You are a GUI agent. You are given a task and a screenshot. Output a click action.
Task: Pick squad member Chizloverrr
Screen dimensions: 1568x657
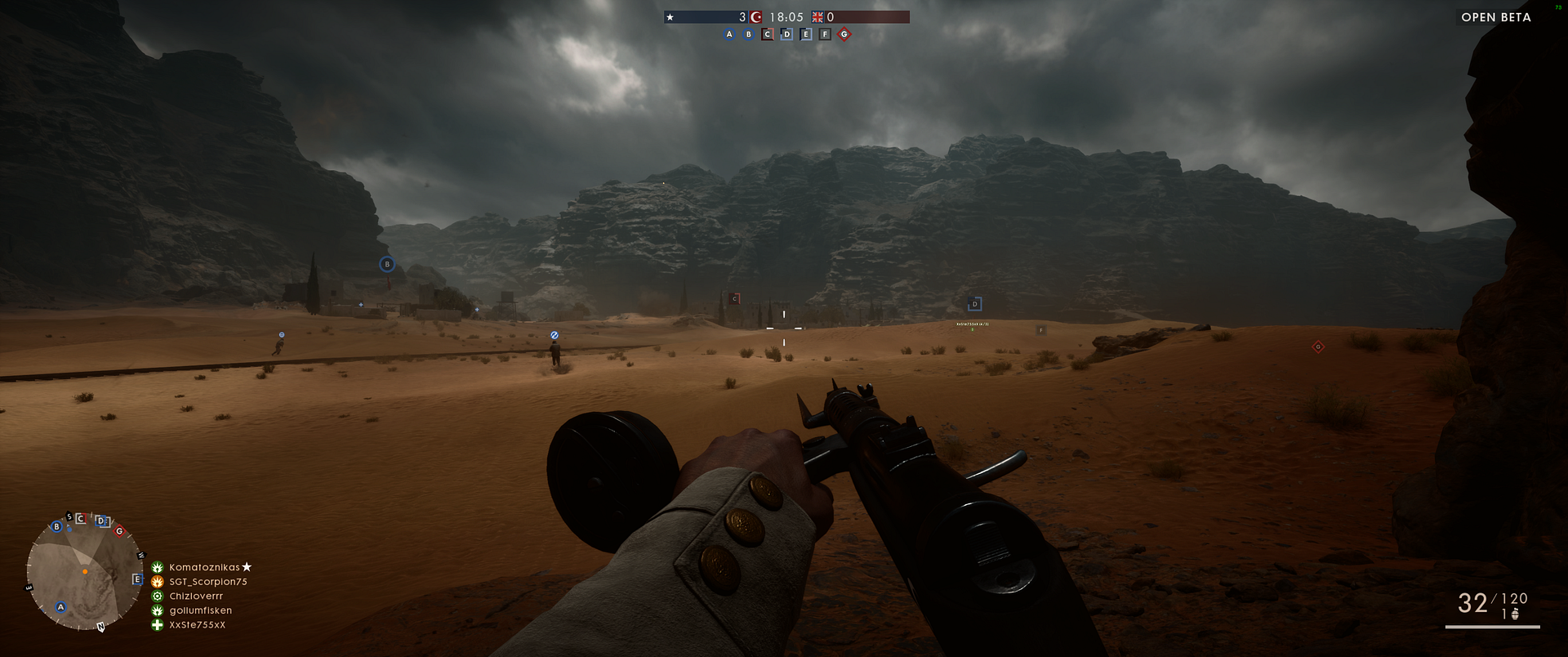[x=196, y=597]
